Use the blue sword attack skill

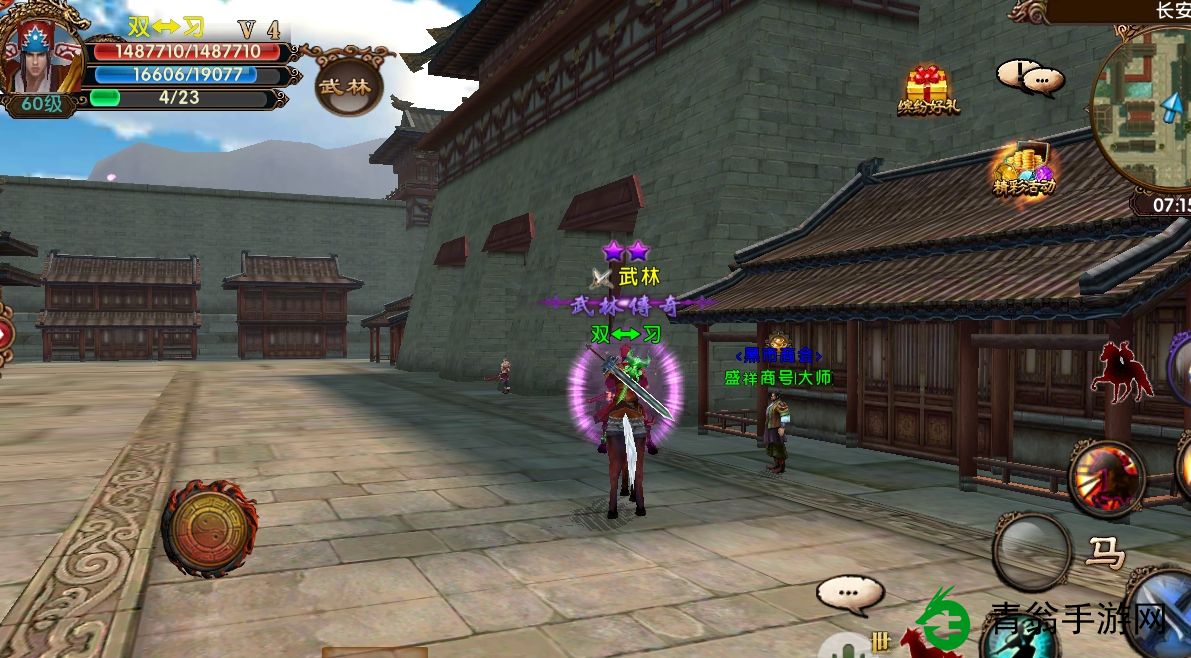tap(1165, 610)
